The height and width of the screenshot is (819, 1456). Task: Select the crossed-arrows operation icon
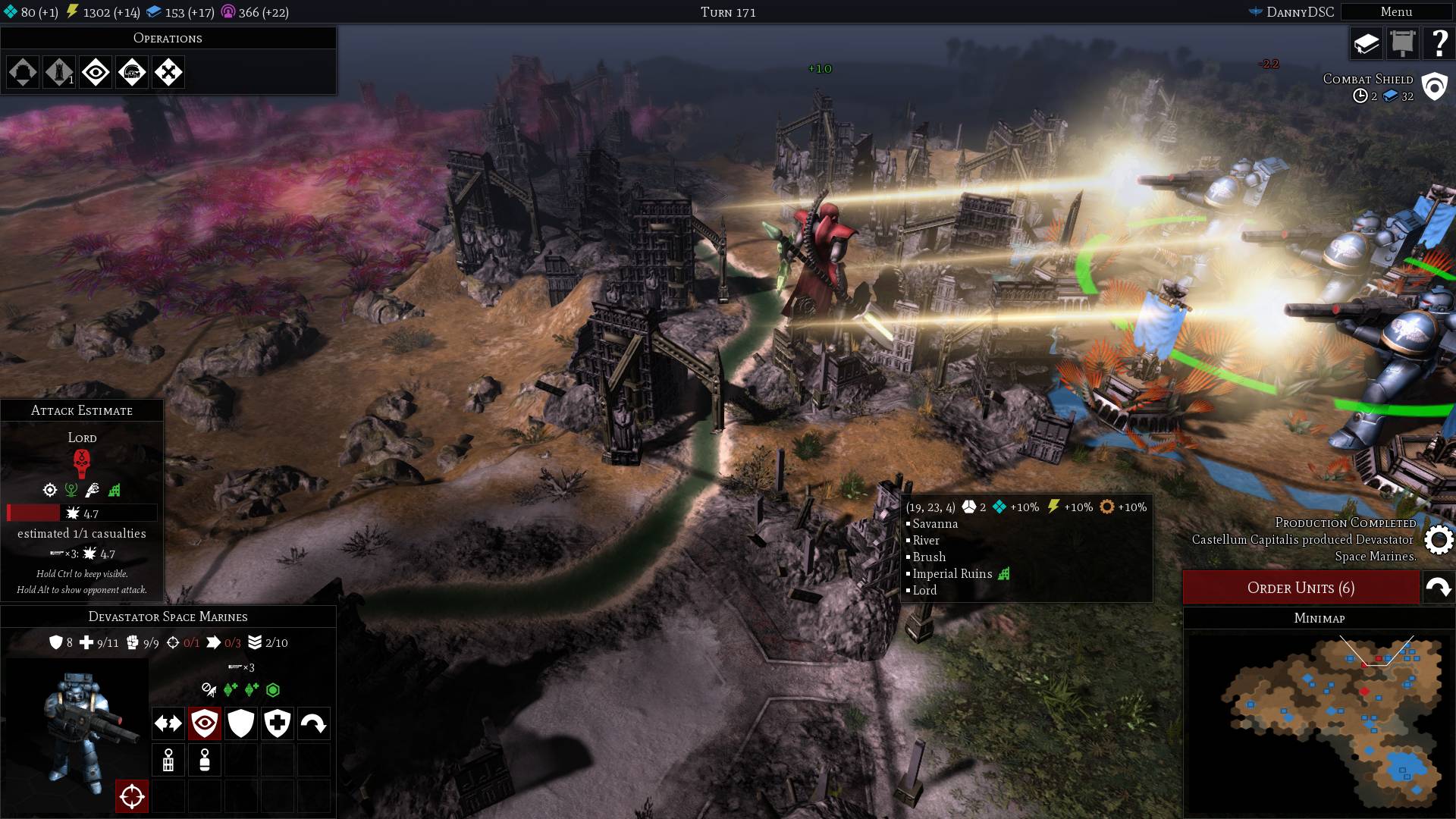pos(168,73)
